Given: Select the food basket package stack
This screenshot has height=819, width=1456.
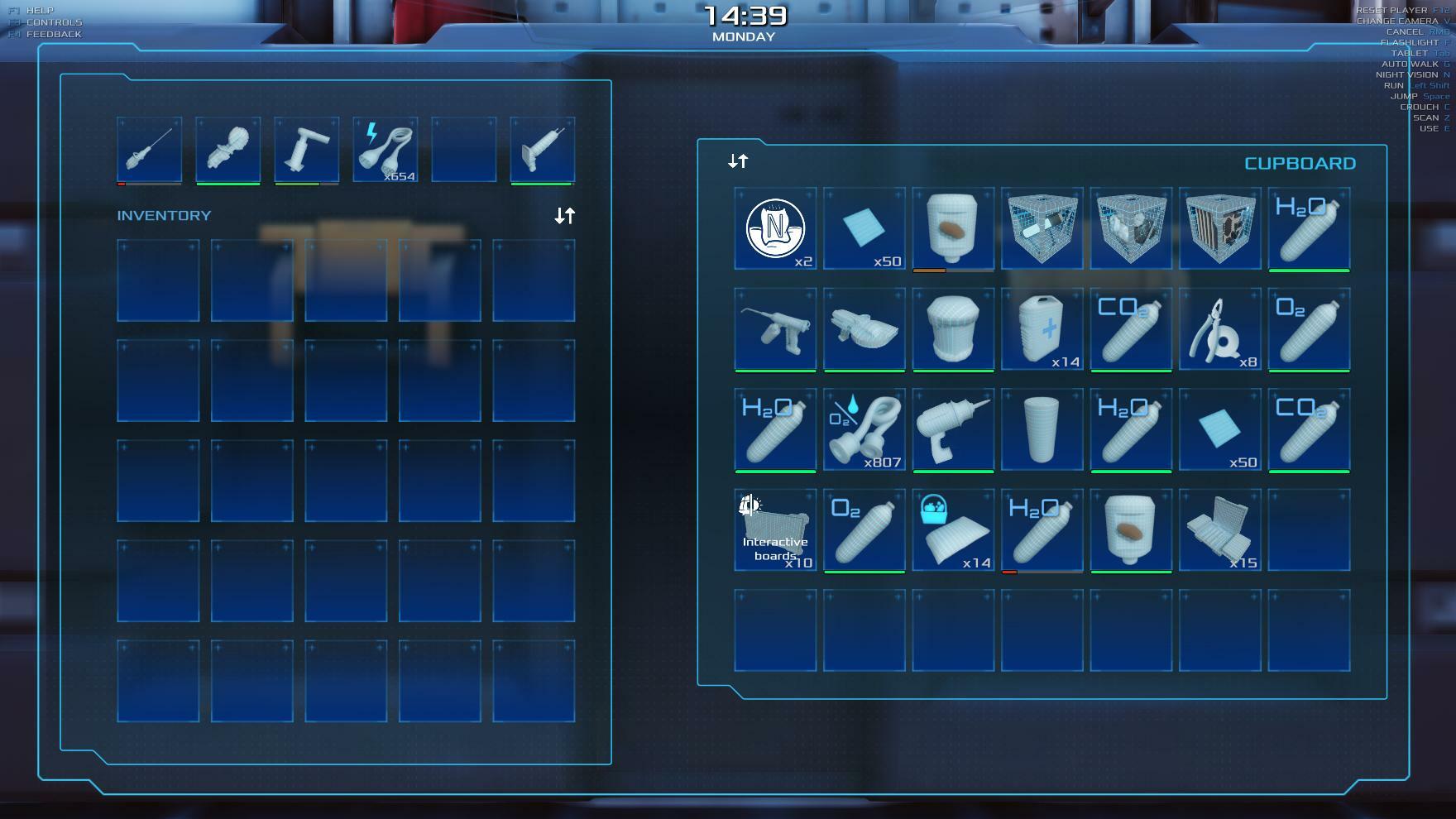Looking at the screenshot, I should pyautogui.click(x=953, y=529).
